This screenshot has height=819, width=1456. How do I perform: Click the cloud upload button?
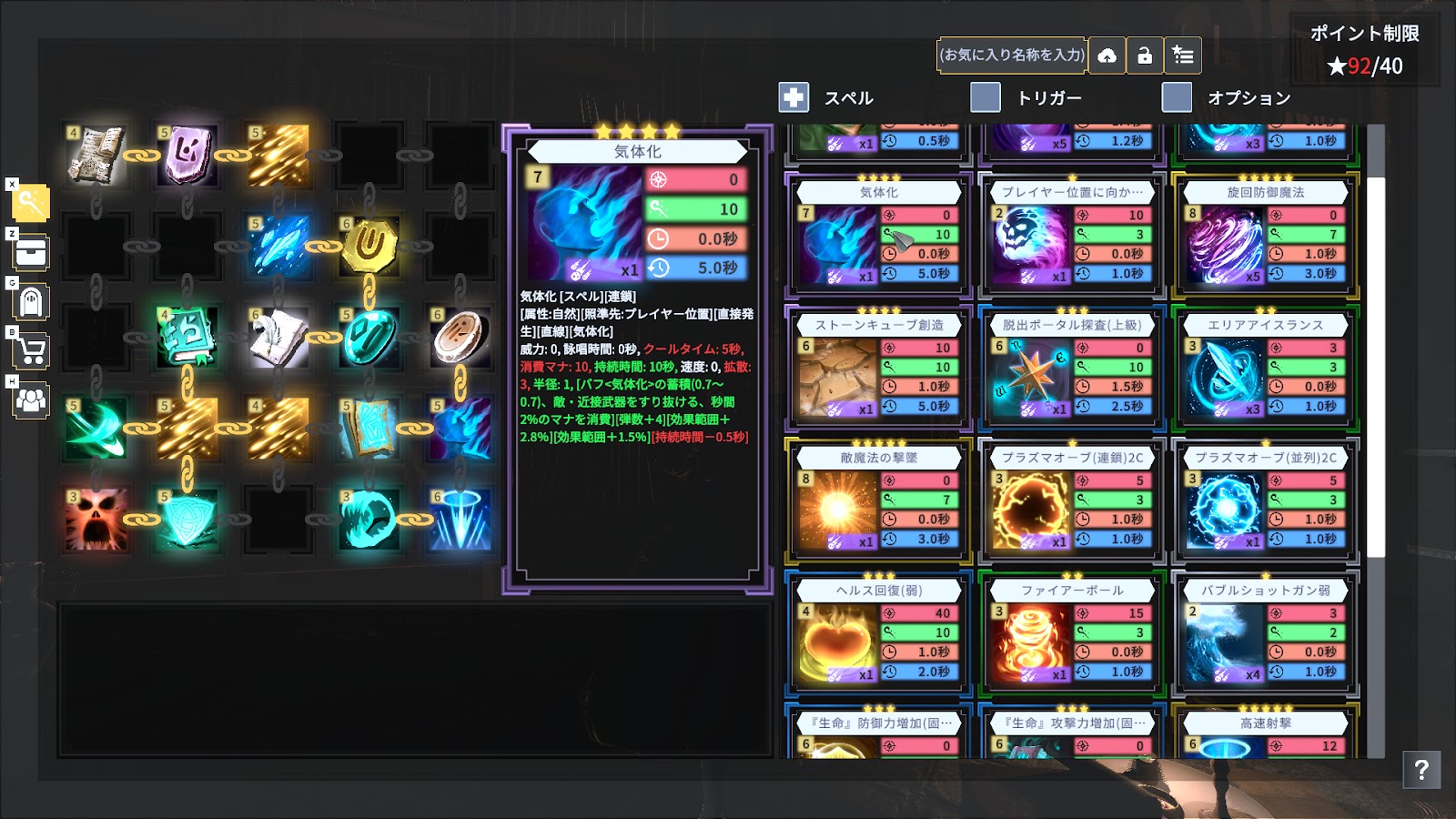pos(1107,56)
